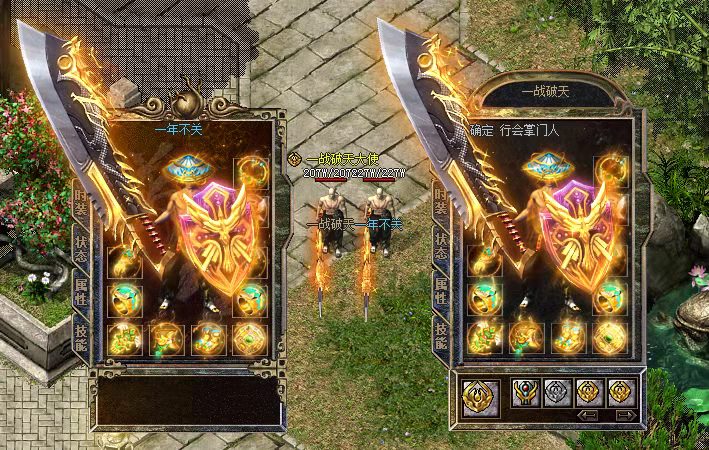Show 属性 tab on 一年不关 panel
The width and height of the screenshot is (709, 450).
tap(80, 290)
